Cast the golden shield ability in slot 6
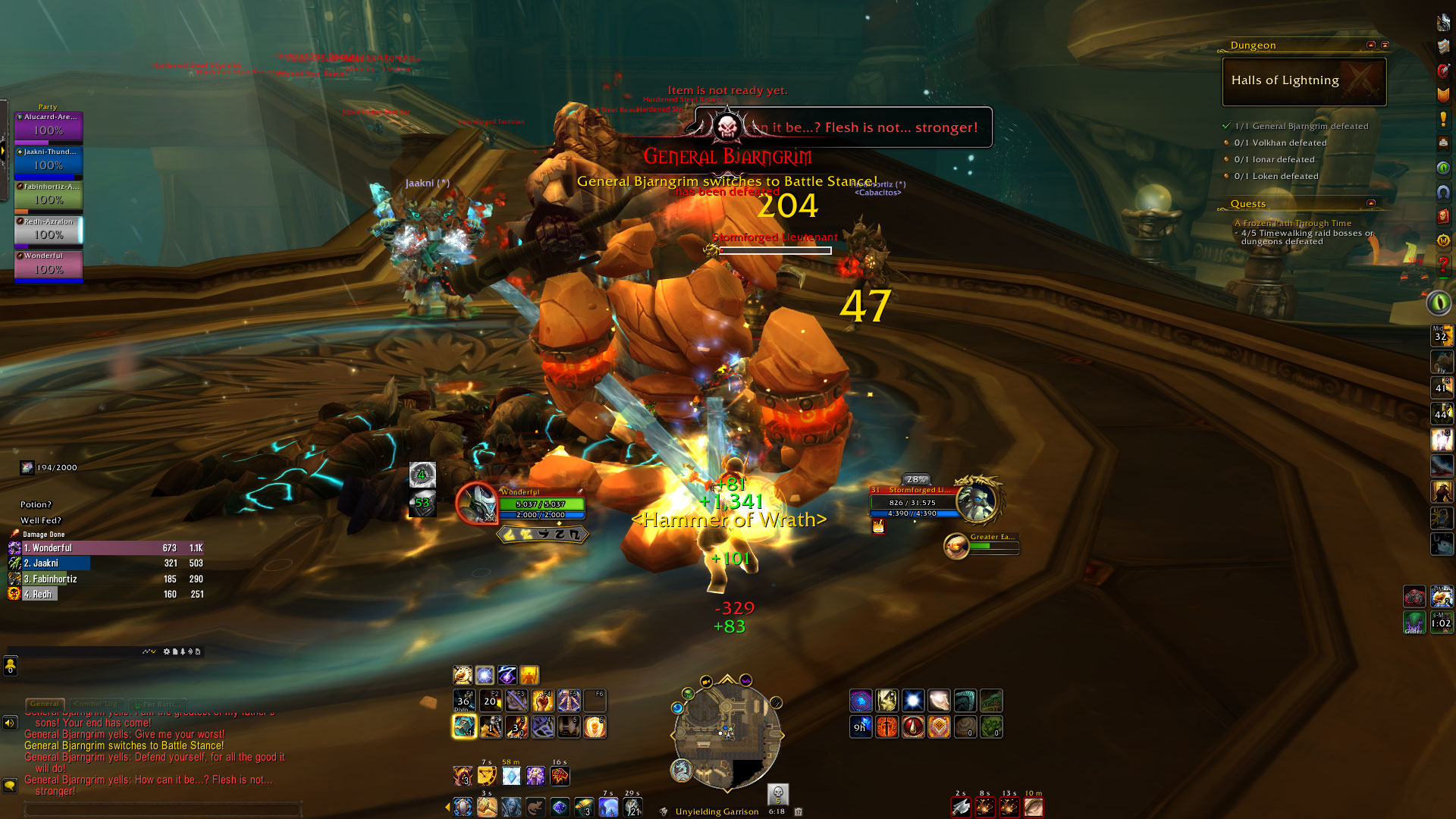The width and height of the screenshot is (1456, 819). pyautogui.click(x=595, y=727)
